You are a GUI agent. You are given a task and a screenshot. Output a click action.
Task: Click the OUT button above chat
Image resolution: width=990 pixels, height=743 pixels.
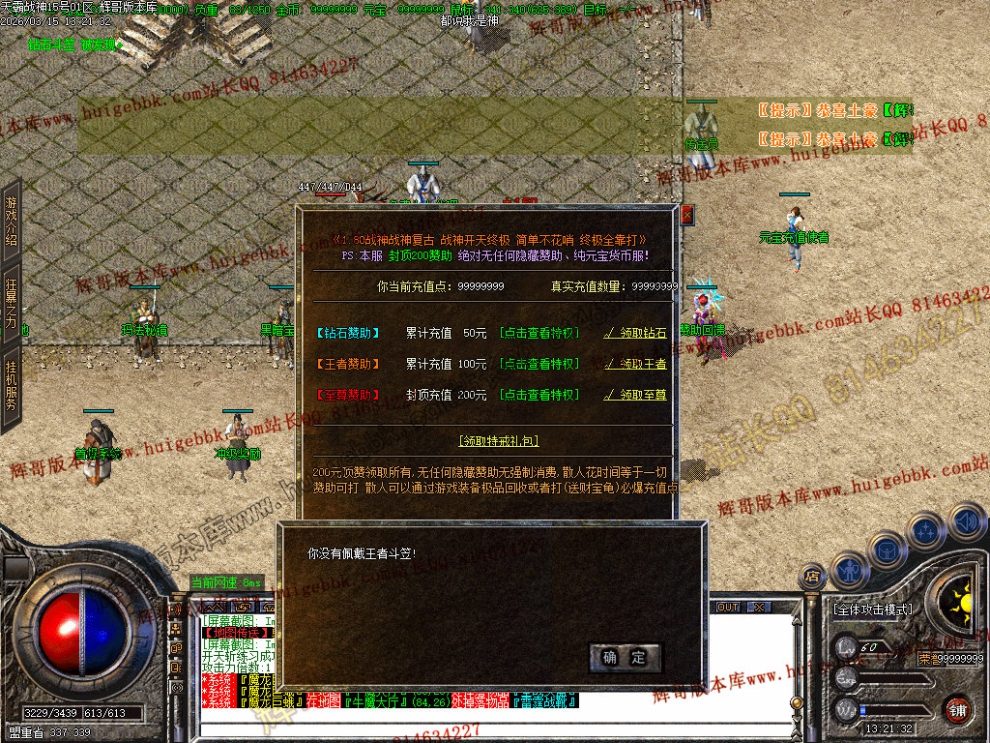[727, 607]
